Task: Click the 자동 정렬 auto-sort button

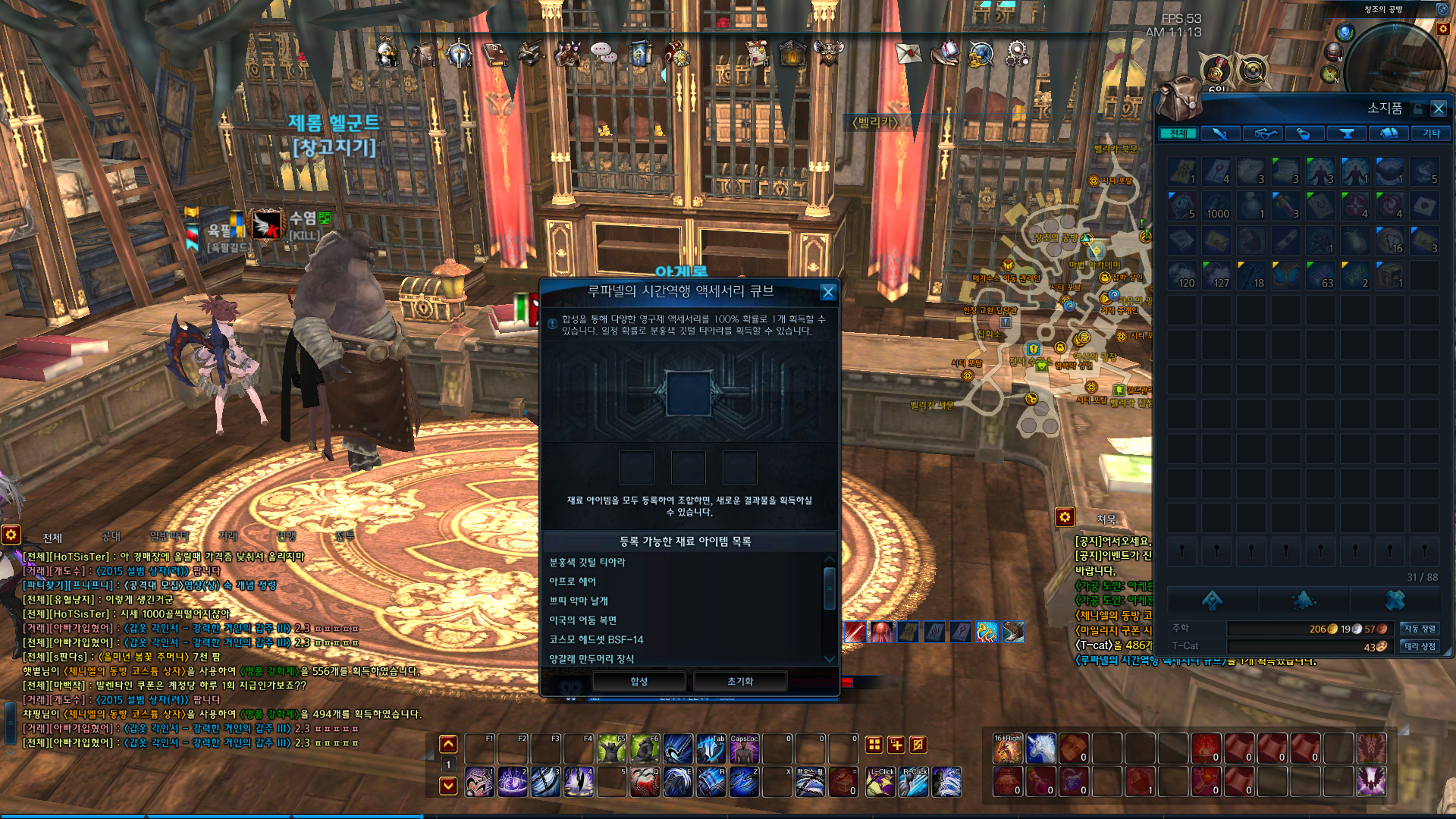Action: pyautogui.click(x=1419, y=629)
